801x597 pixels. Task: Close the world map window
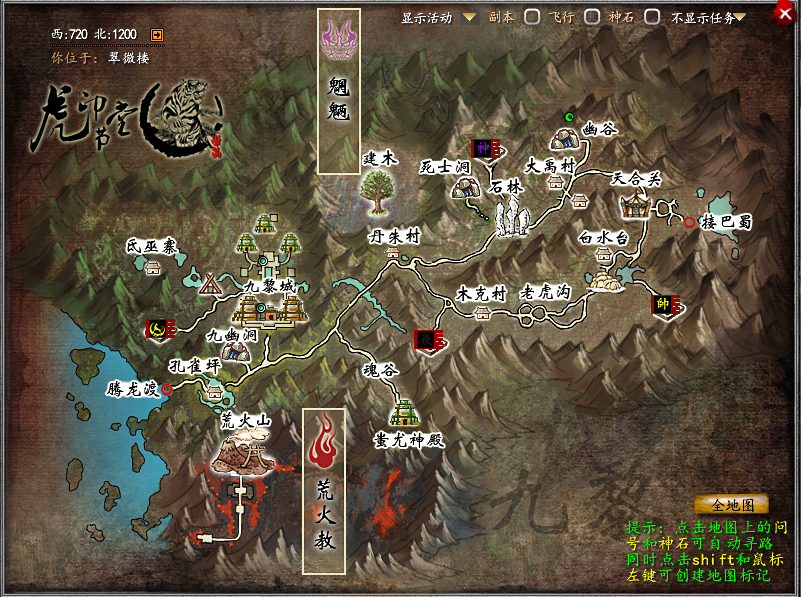pos(785,13)
